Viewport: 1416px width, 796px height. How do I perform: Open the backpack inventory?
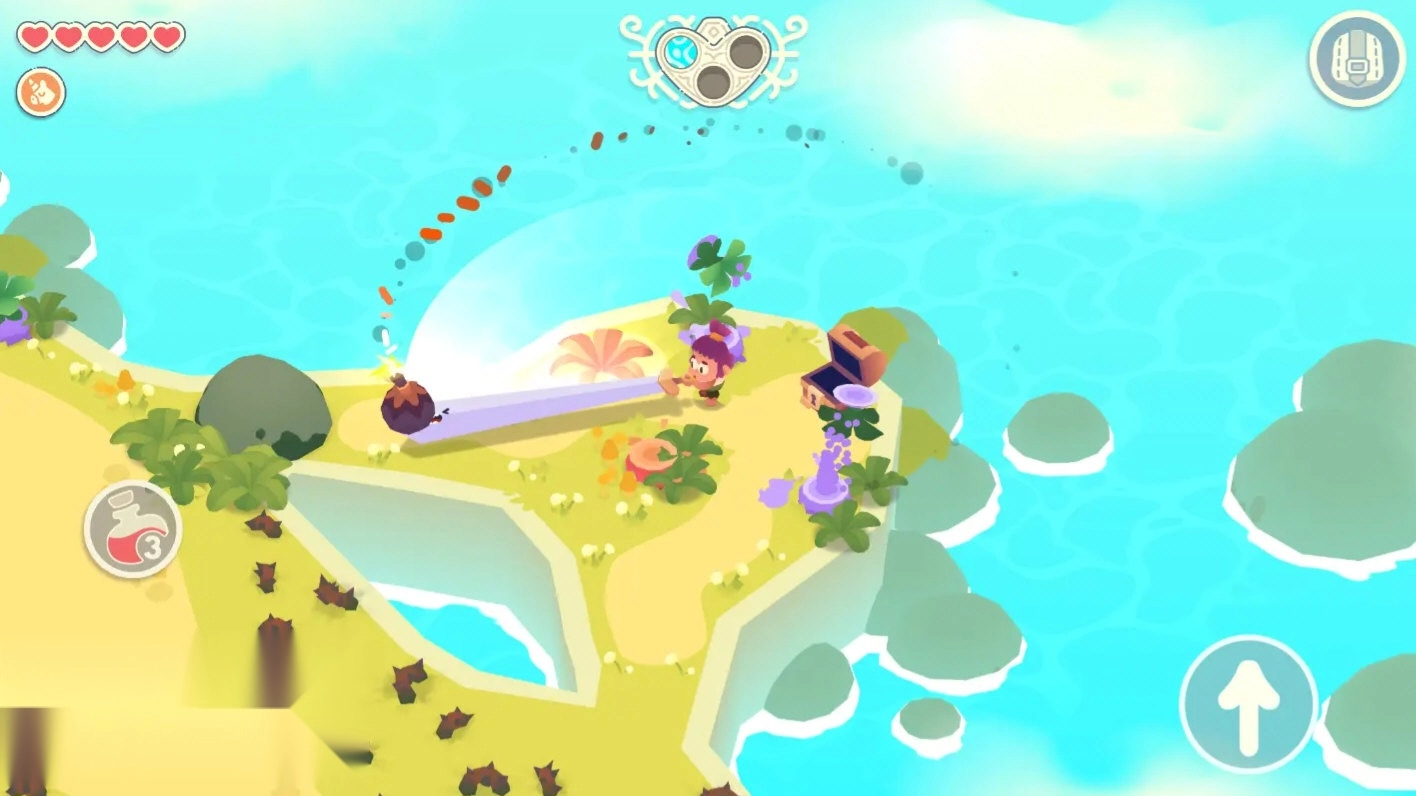[1356, 57]
